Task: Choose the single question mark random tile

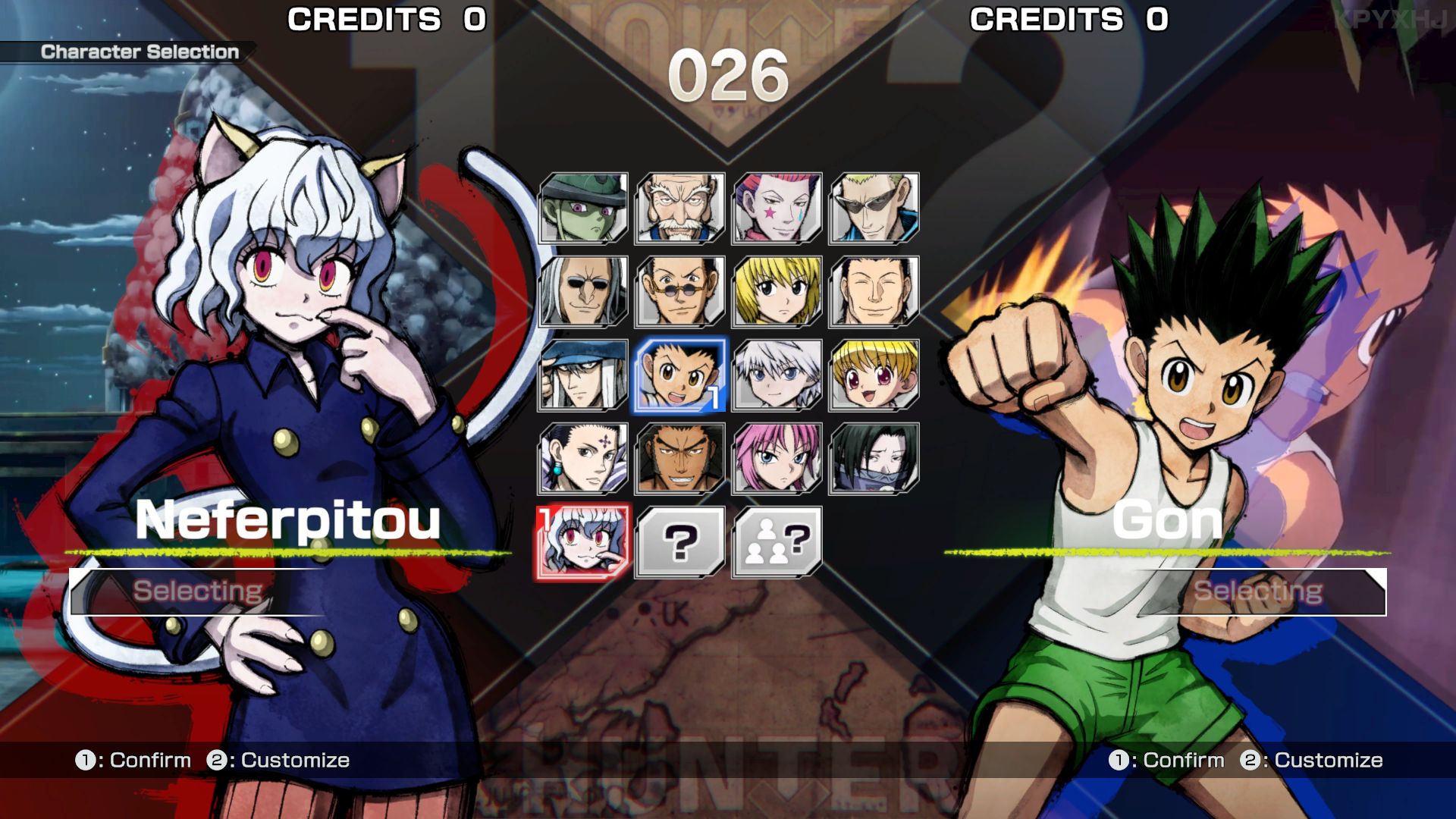Action: tap(680, 541)
